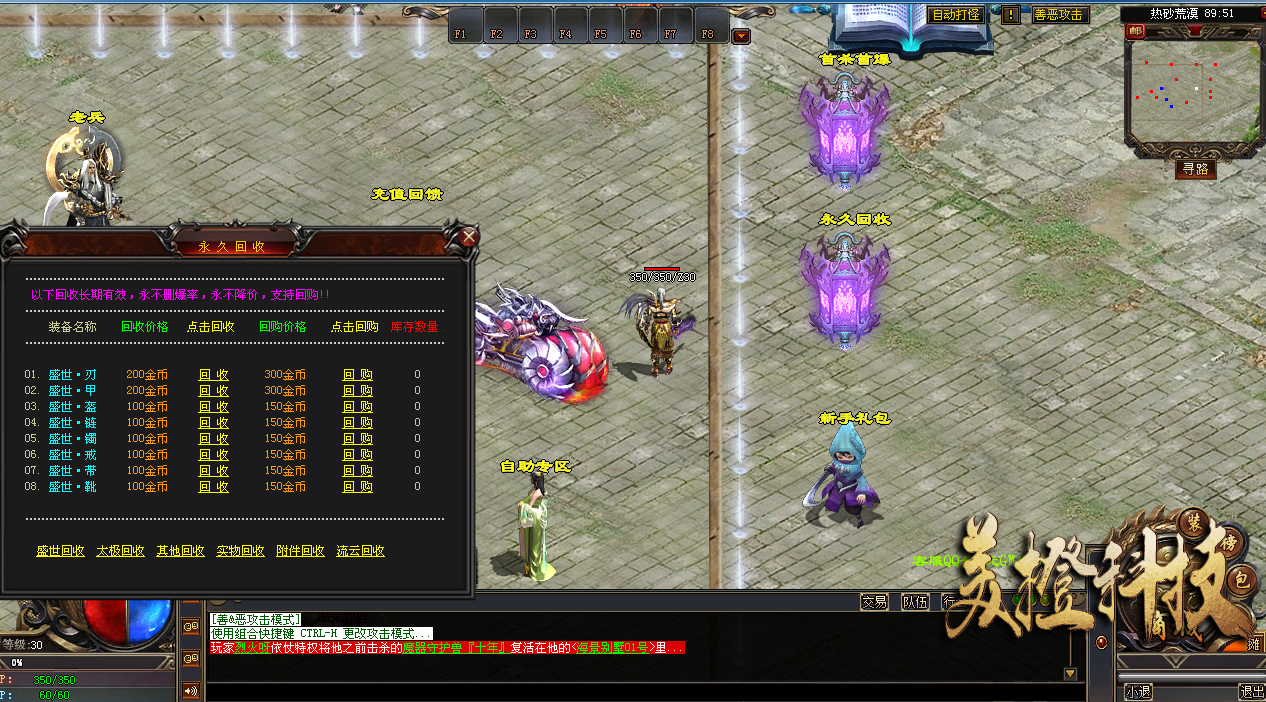The image size is (1266, 702).
Task: Switch to 太极回收 category
Action: (x=120, y=551)
